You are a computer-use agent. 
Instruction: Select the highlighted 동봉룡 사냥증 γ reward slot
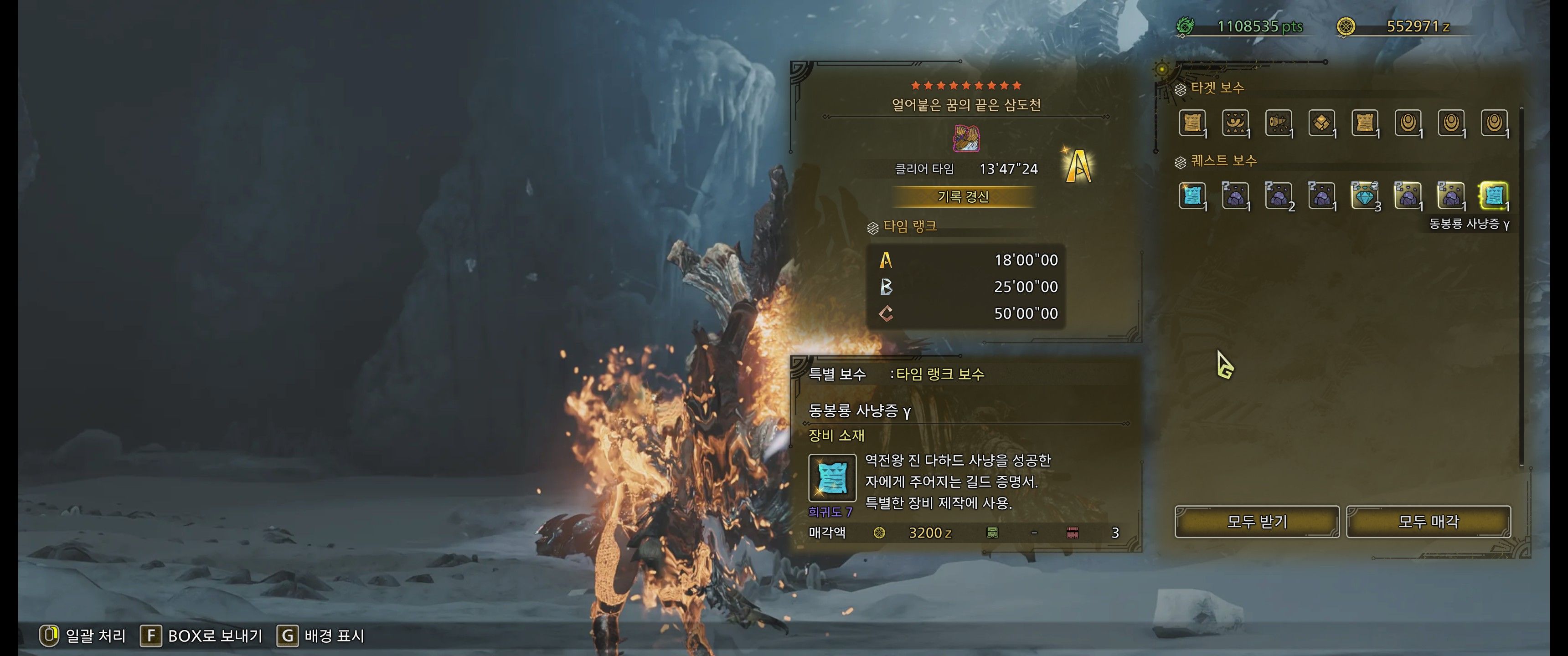click(x=1494, y=195)
